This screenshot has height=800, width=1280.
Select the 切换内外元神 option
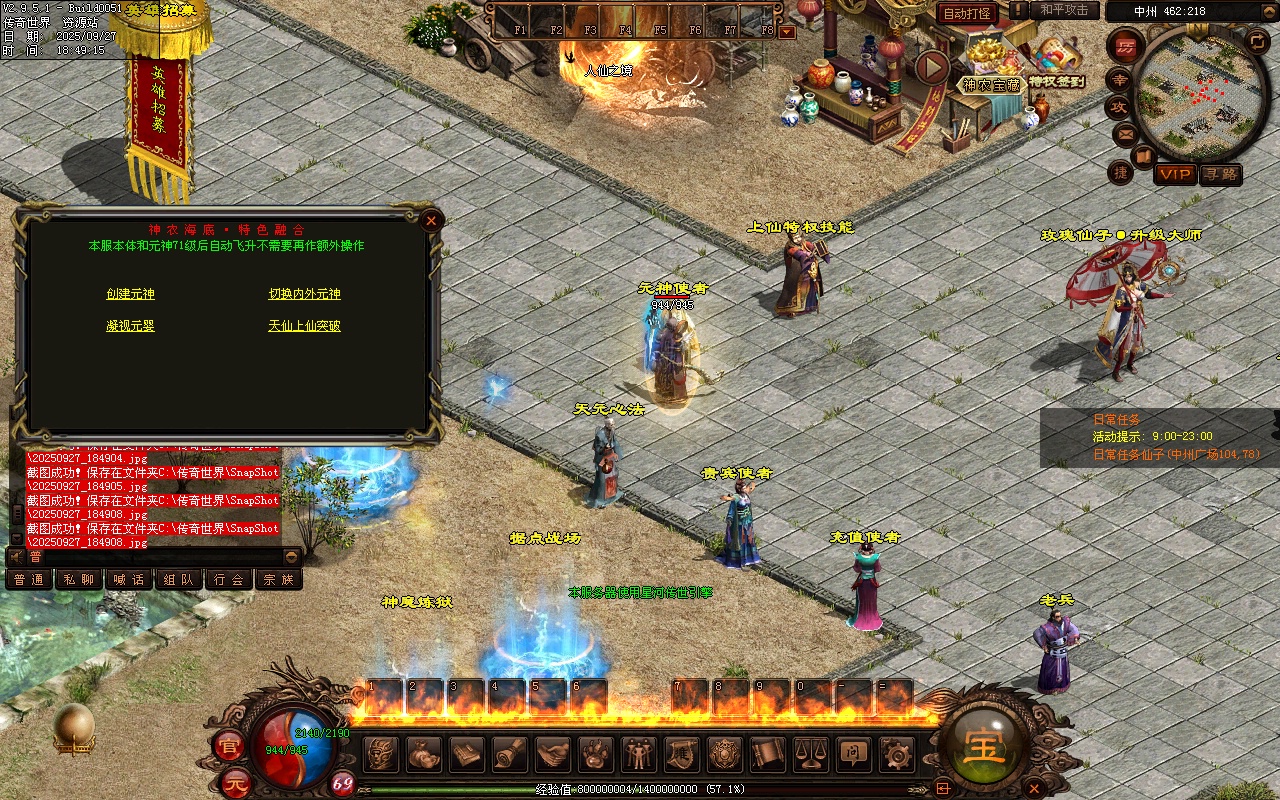point(304,294)
